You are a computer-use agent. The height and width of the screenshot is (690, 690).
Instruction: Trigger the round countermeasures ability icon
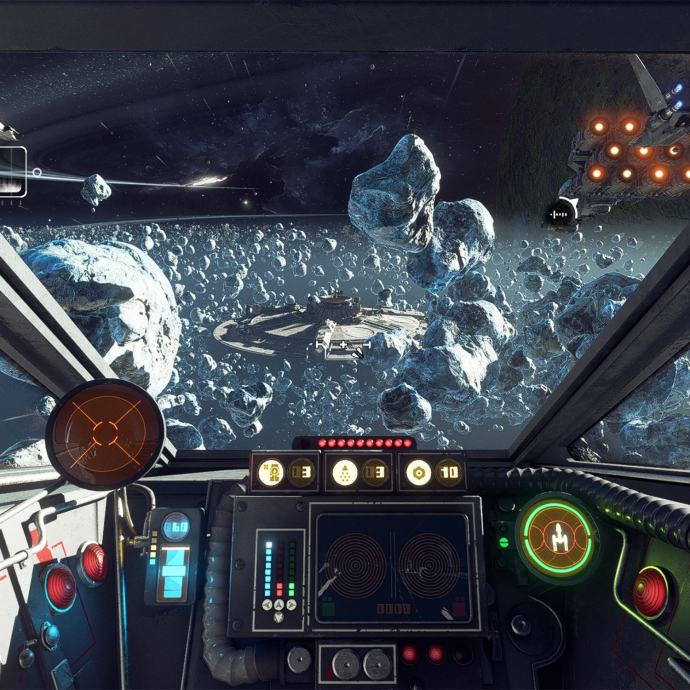[419, 472]
